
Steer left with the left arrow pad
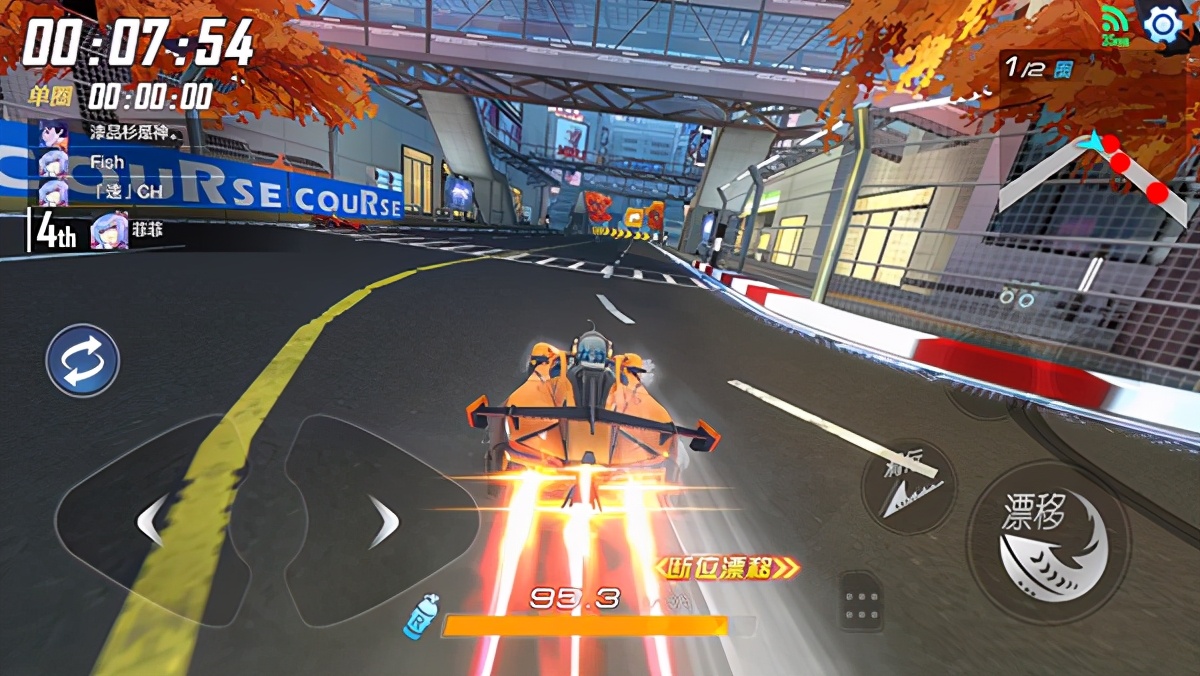(150, 521)
